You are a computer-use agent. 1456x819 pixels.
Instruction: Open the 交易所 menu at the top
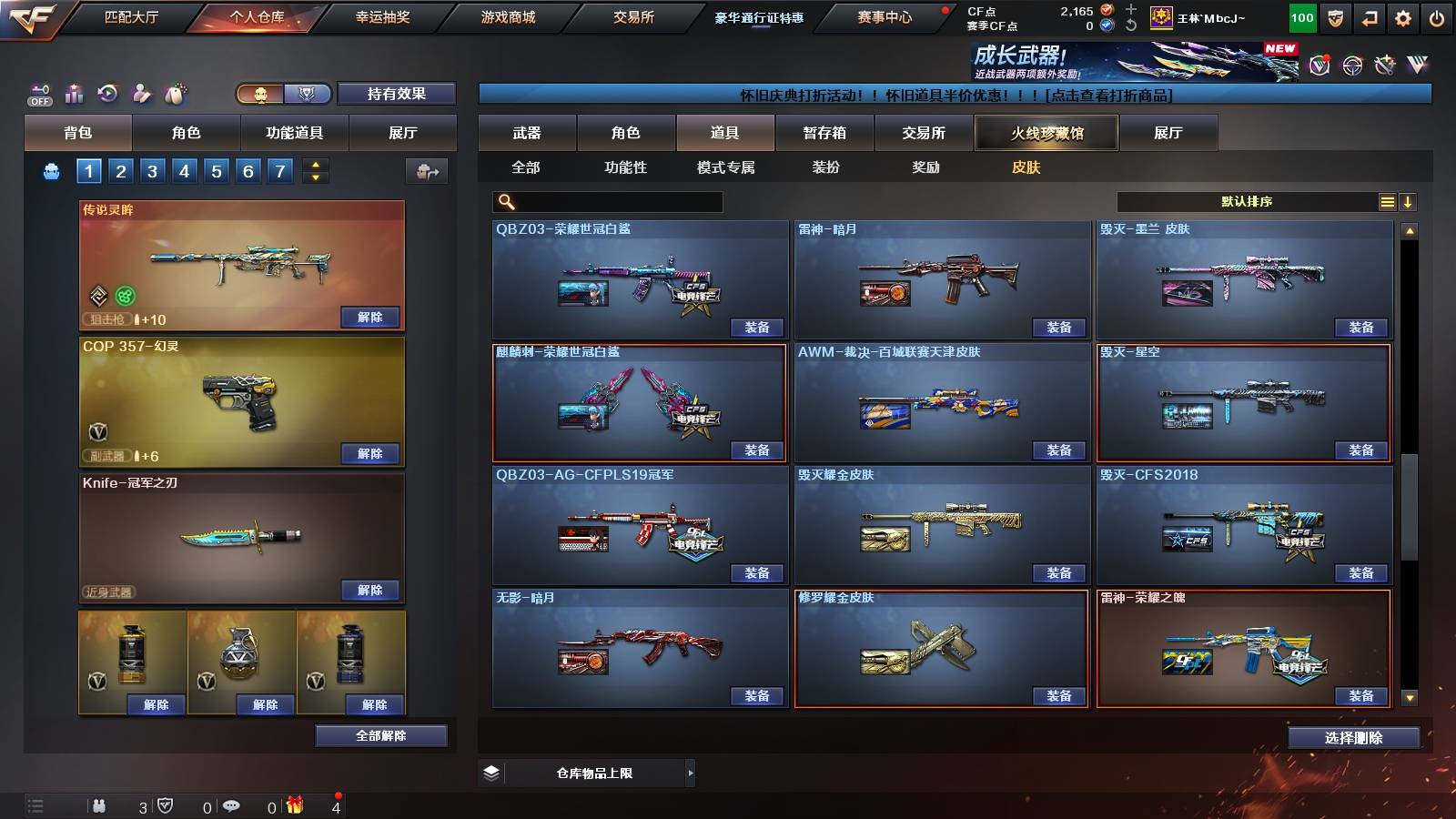pos(634,16)
